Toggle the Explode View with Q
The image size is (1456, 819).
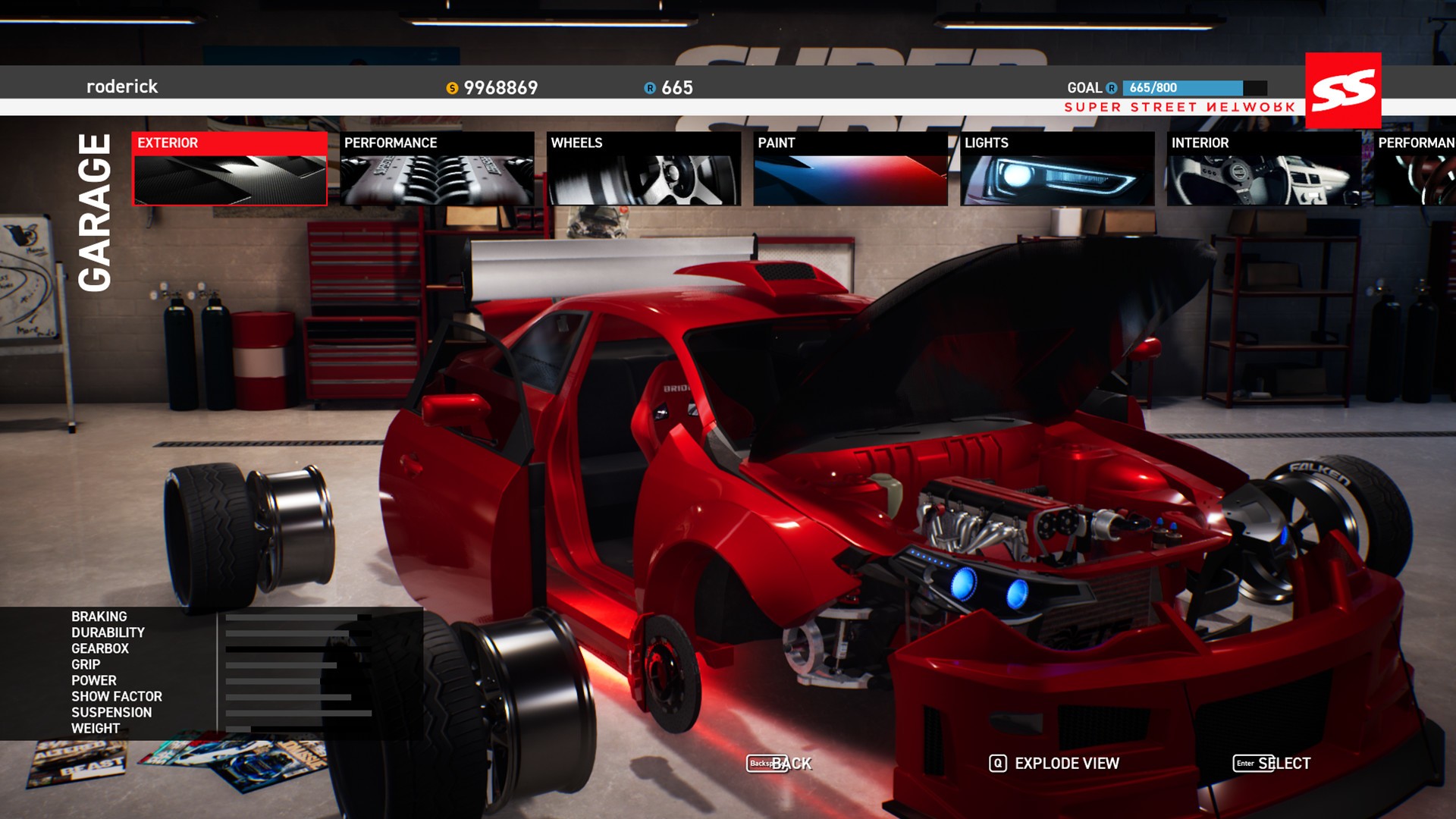(1054, 764)
